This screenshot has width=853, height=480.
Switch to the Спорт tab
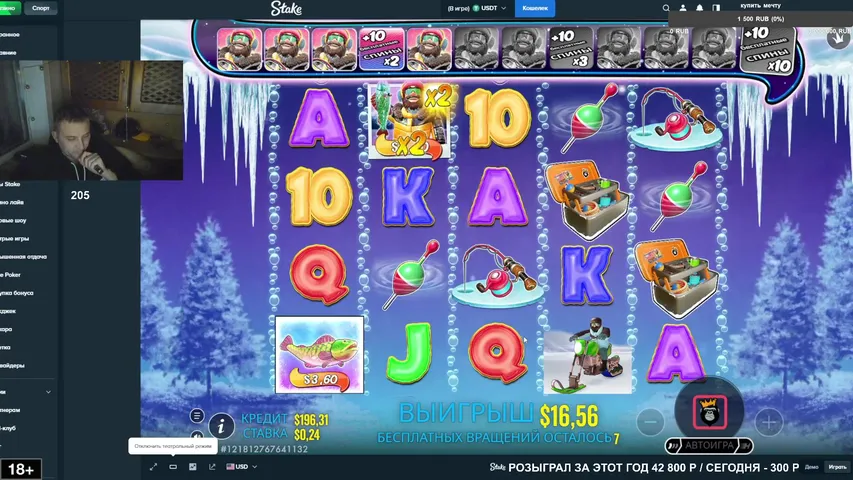(41, 8)
